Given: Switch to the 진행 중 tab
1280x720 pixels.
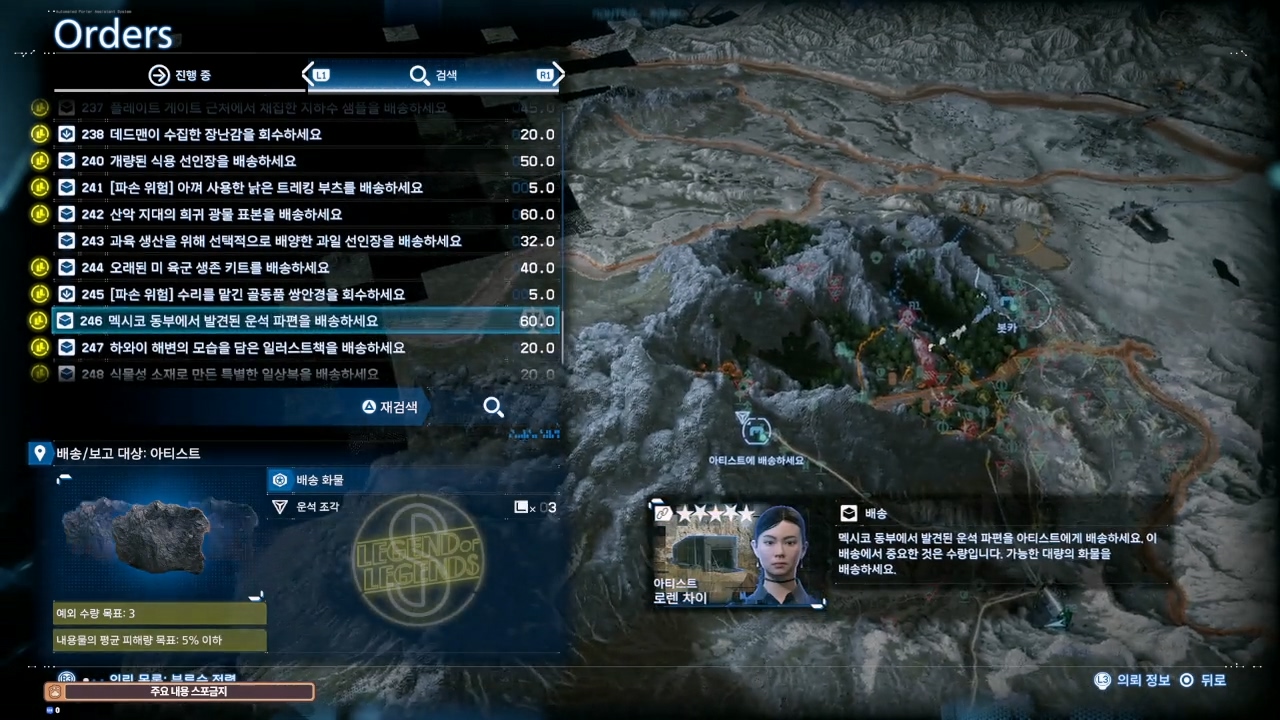Looking at the screenshot, I should (180, 75).
